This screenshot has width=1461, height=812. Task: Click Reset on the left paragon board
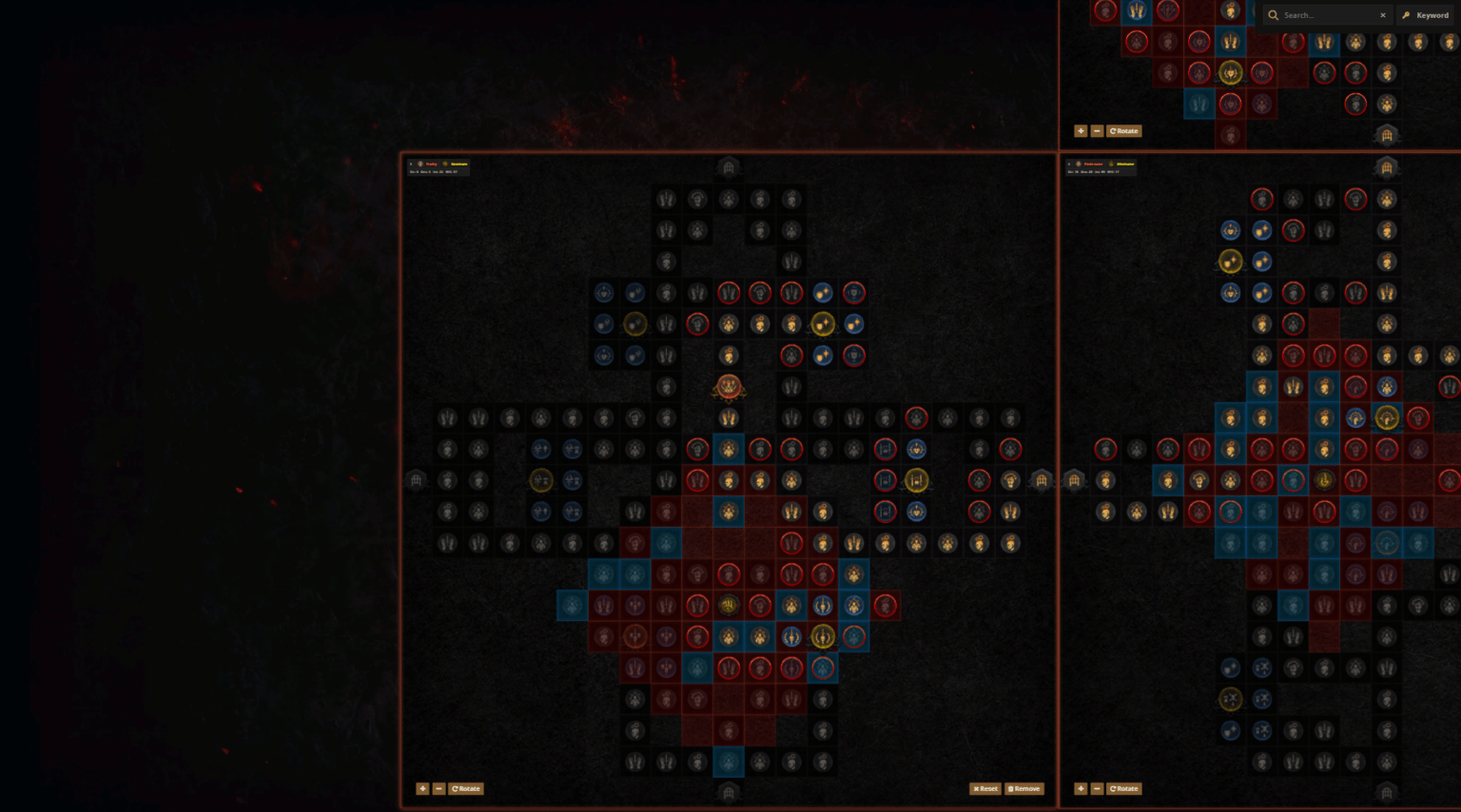coord(984,788)
